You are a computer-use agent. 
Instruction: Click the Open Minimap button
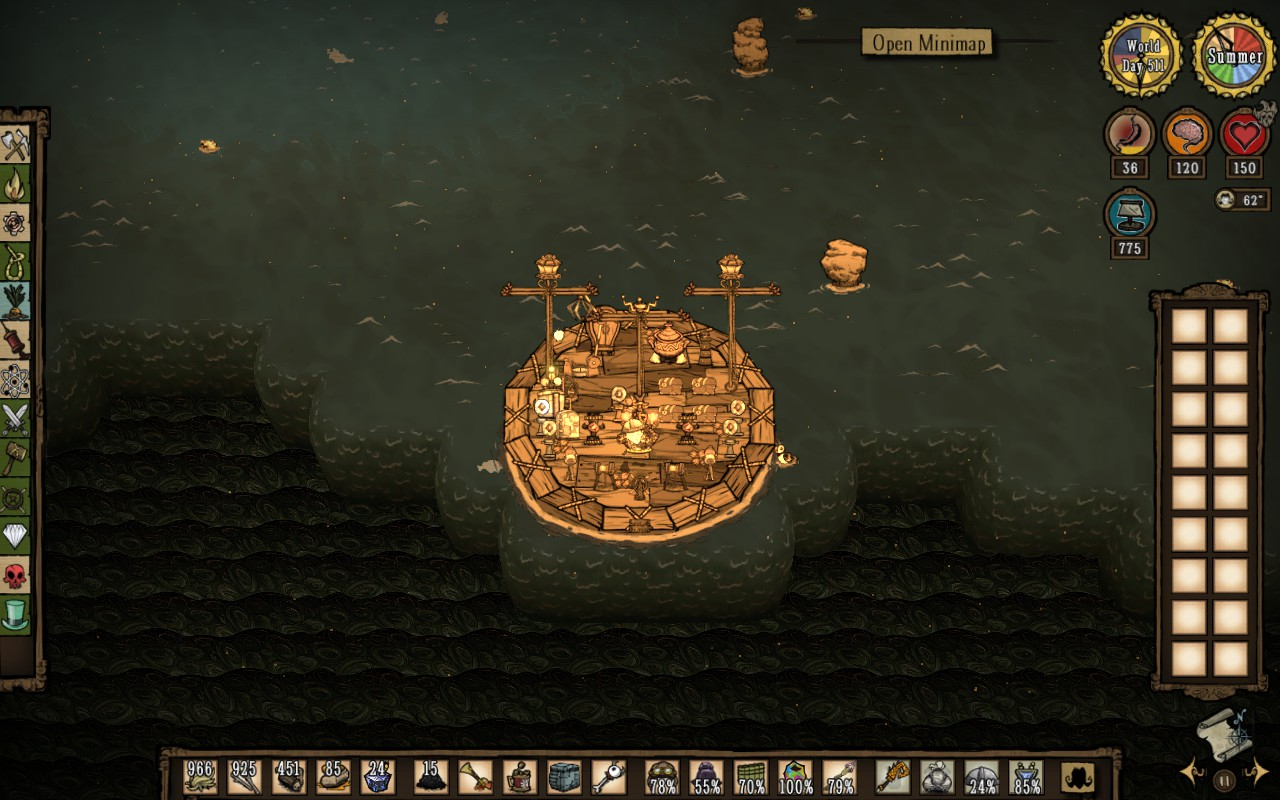click(927, 42)
